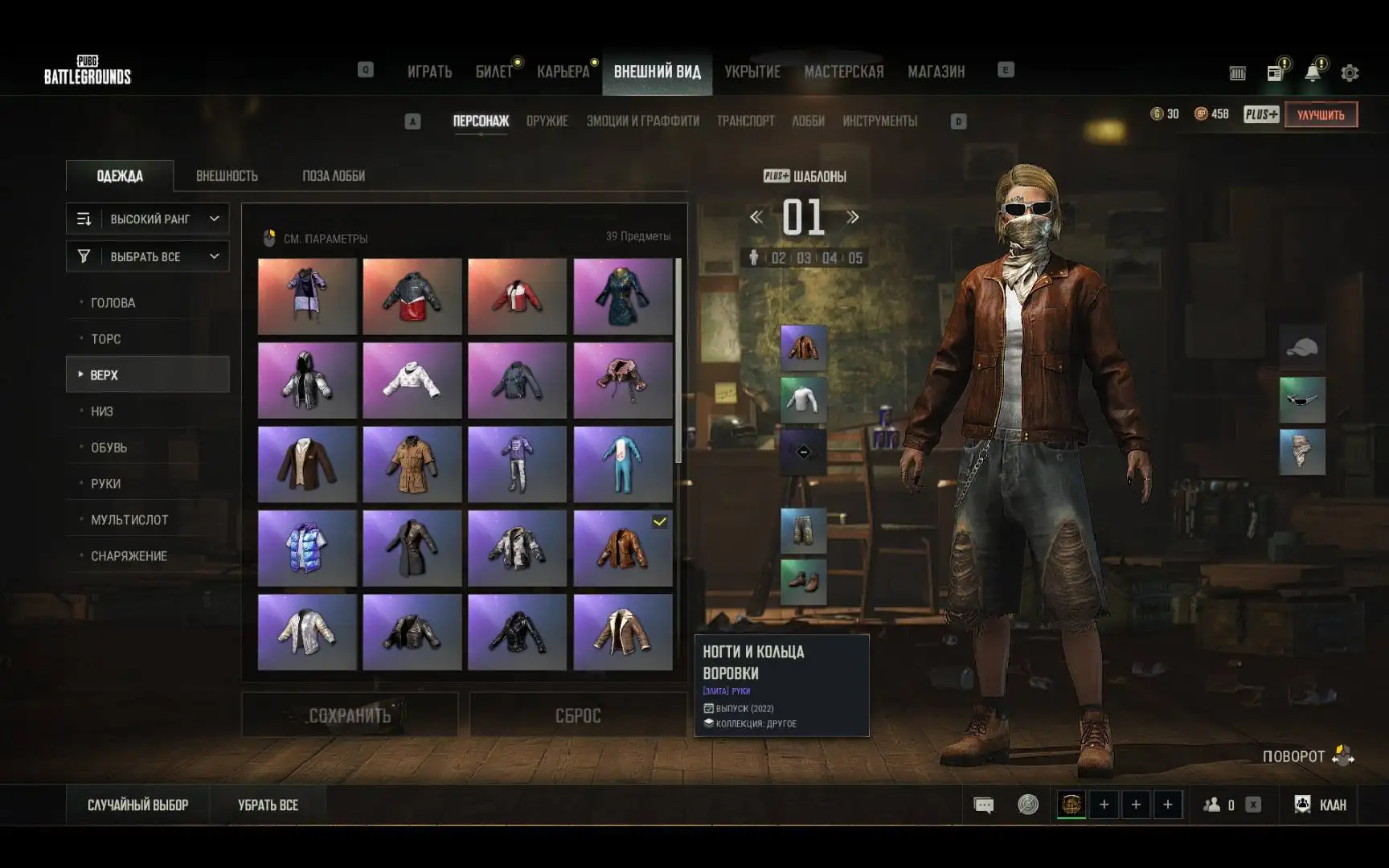Select the ВНЕШНОСТЬ tab
The width and height of the screenshot is (1389, 868).
227,176
